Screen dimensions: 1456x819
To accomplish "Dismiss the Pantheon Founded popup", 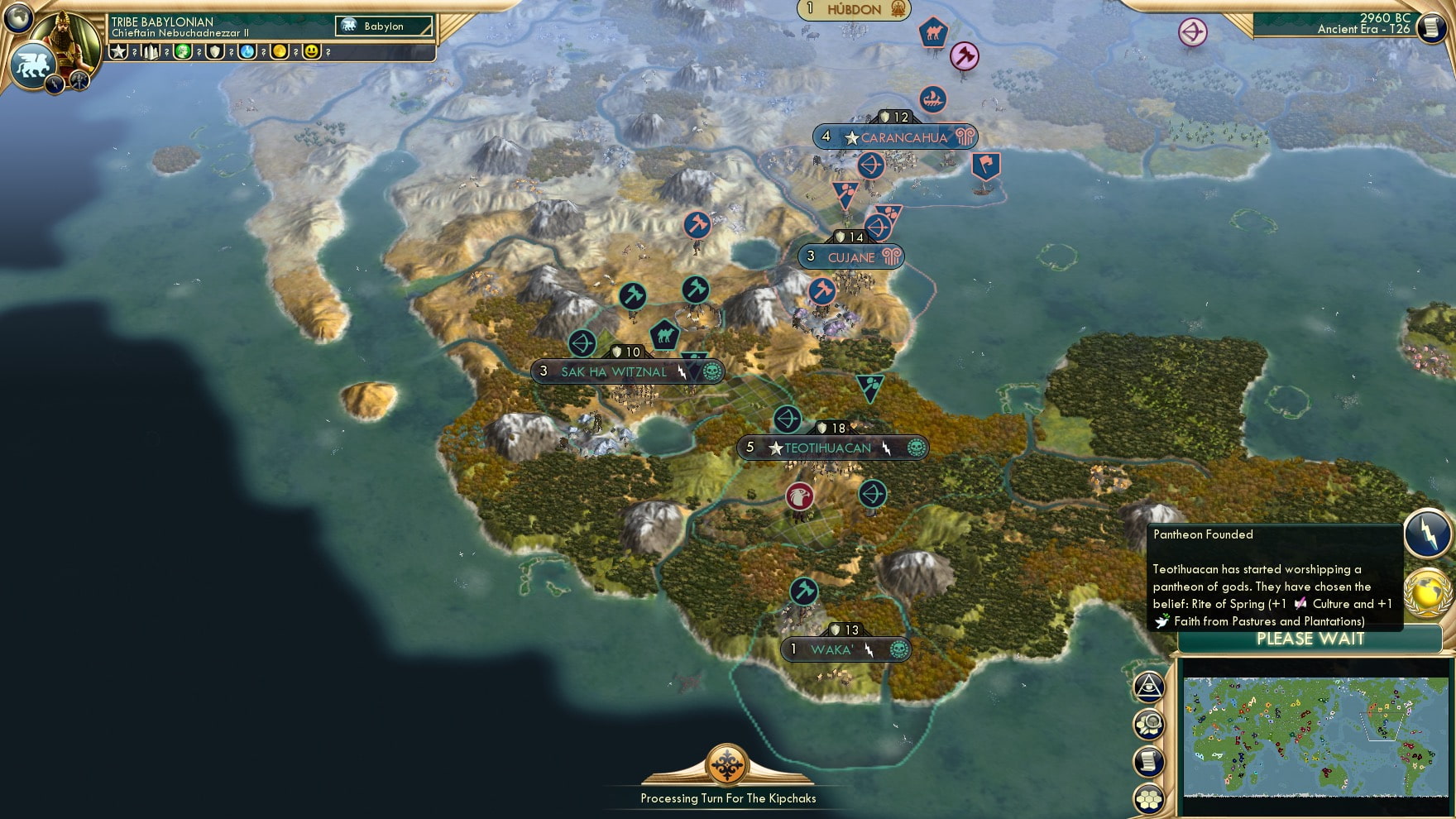I will [x=1274, y=579].
